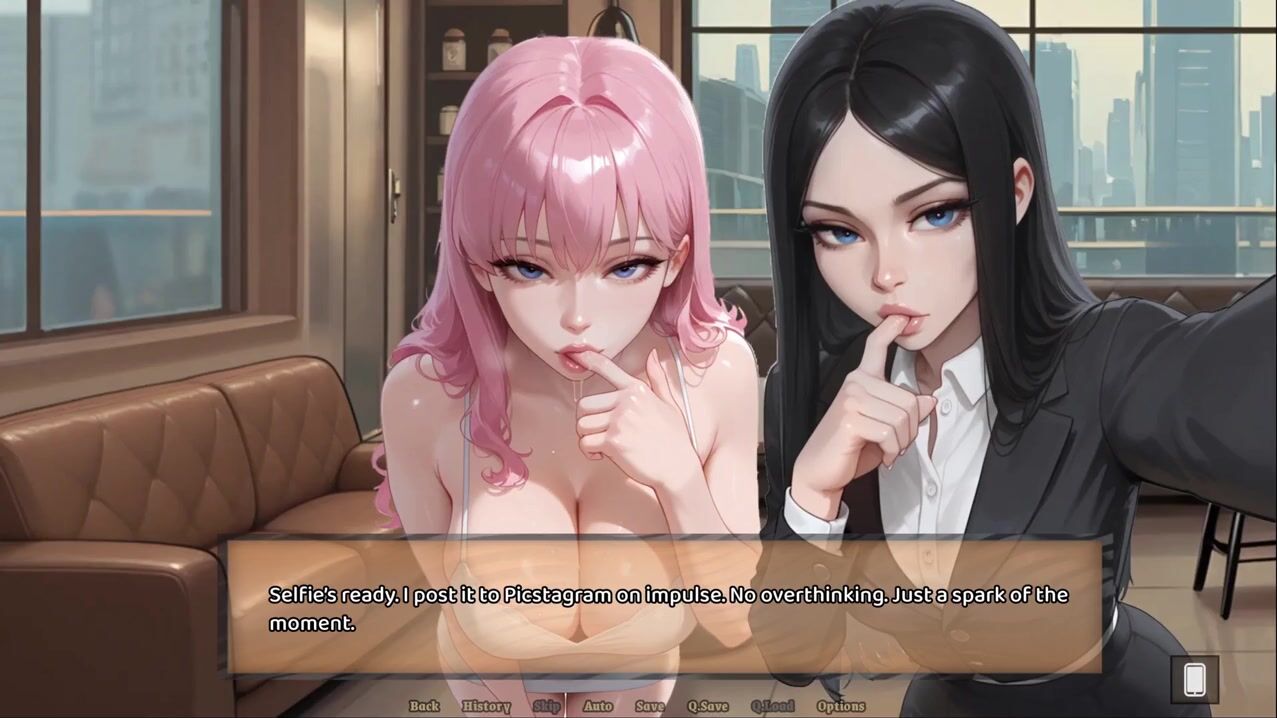The height and width of the screenshot is (718, 1277).
Task: Open the smartphone icon
Action: point(1194,680)
